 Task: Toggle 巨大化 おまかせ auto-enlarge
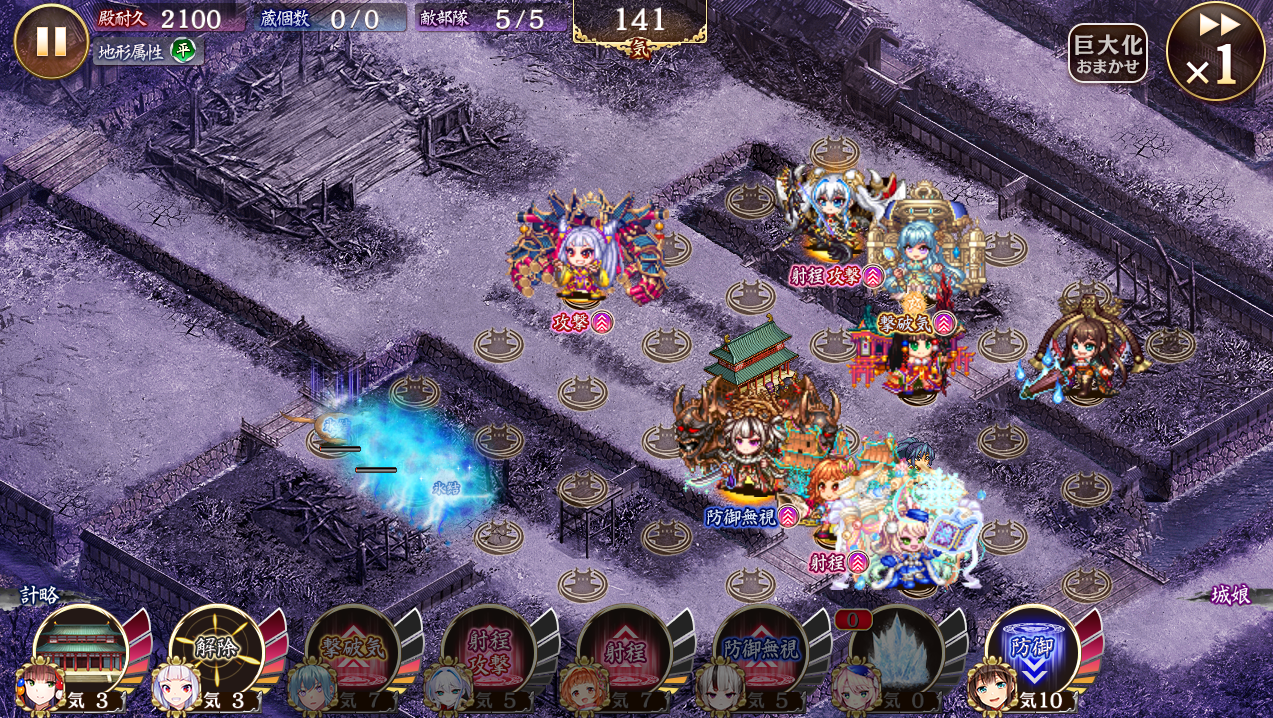point(1107,54)
